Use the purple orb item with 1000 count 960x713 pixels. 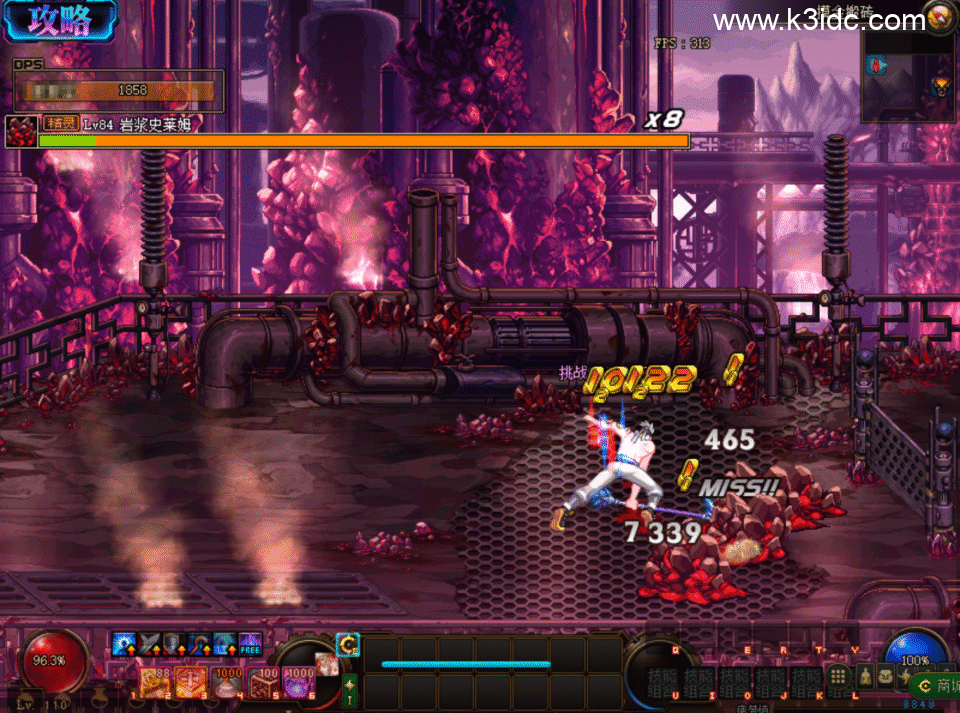click(298, 682)
